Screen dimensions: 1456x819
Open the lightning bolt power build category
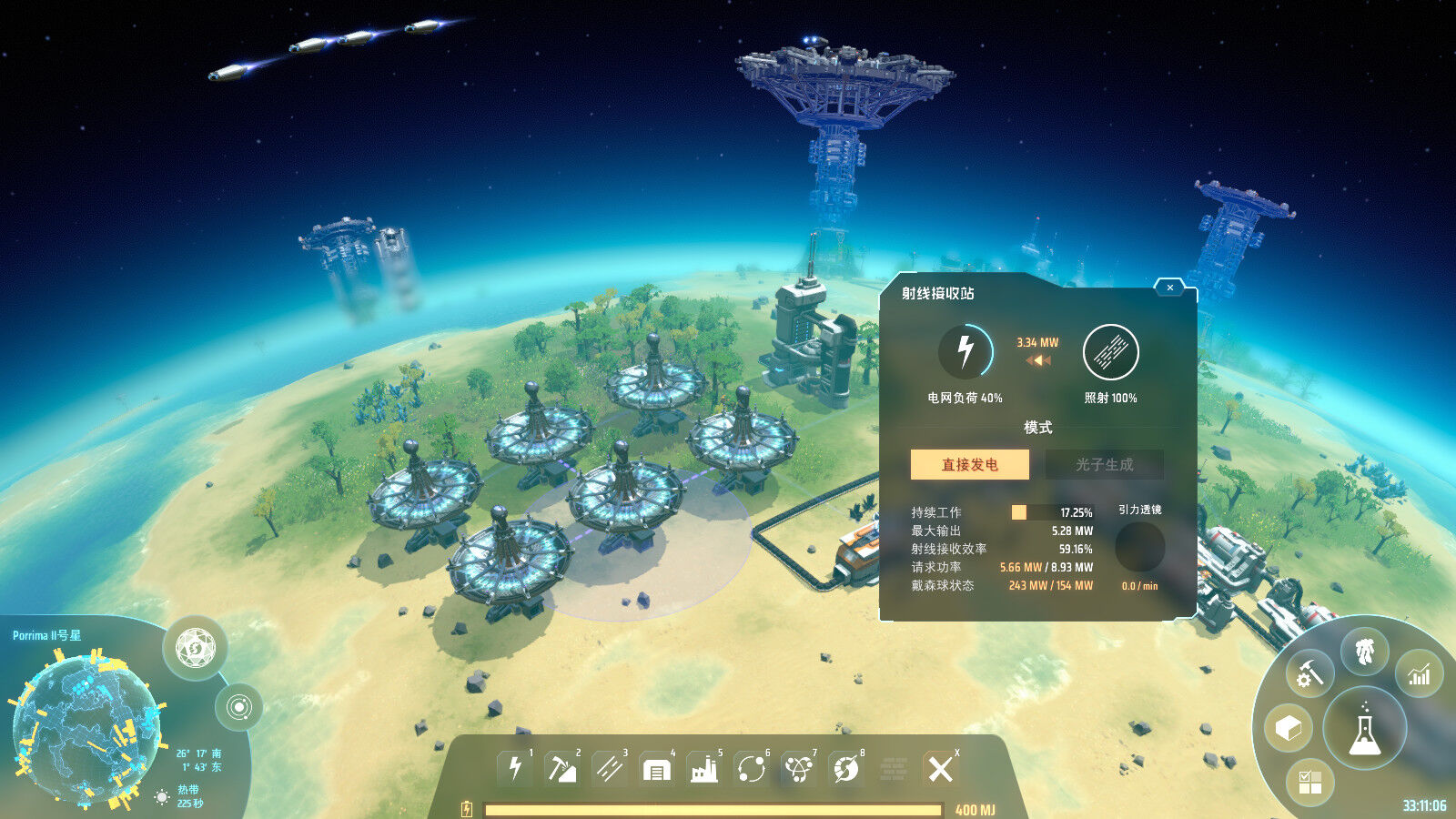pyautogui.click(x=515, y=769)
